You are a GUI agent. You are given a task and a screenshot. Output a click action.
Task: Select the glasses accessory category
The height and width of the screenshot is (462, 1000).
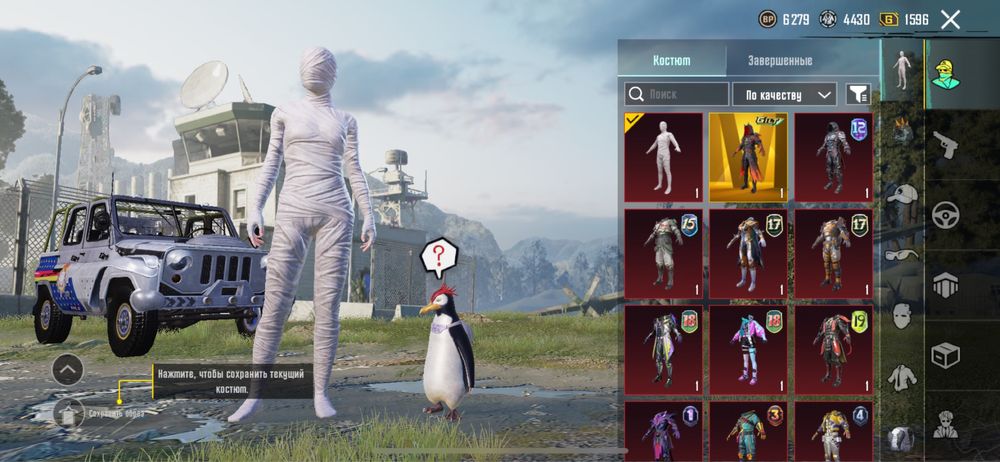pyautogui.click(x=901, y=254)
